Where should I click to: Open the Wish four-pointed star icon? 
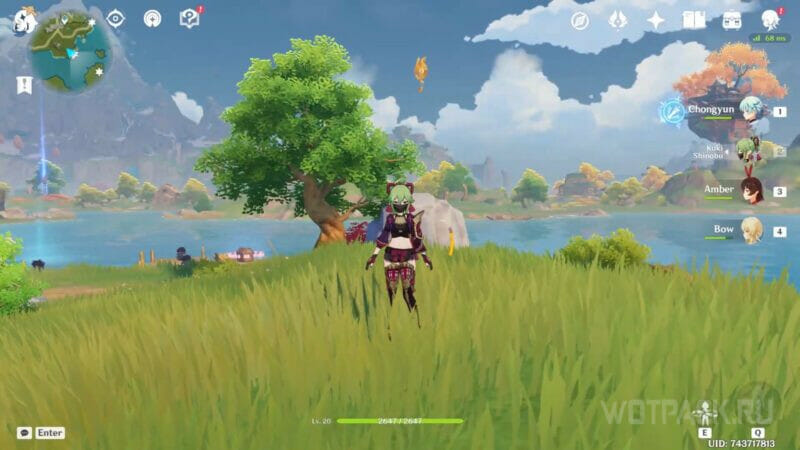(x=656, y=20)
